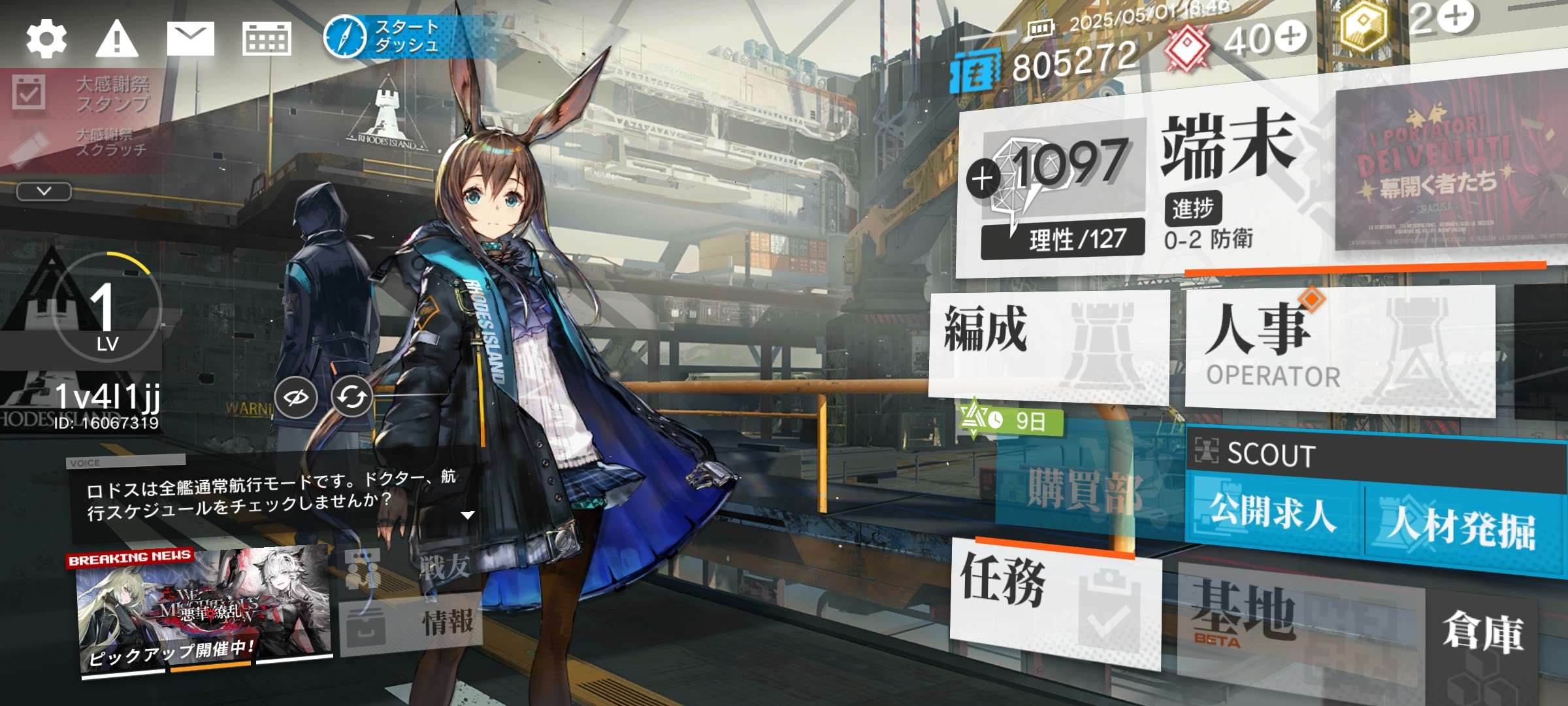Open the mail envelope icon
Screen dimensions: 1568x706
tap(190, 39)
